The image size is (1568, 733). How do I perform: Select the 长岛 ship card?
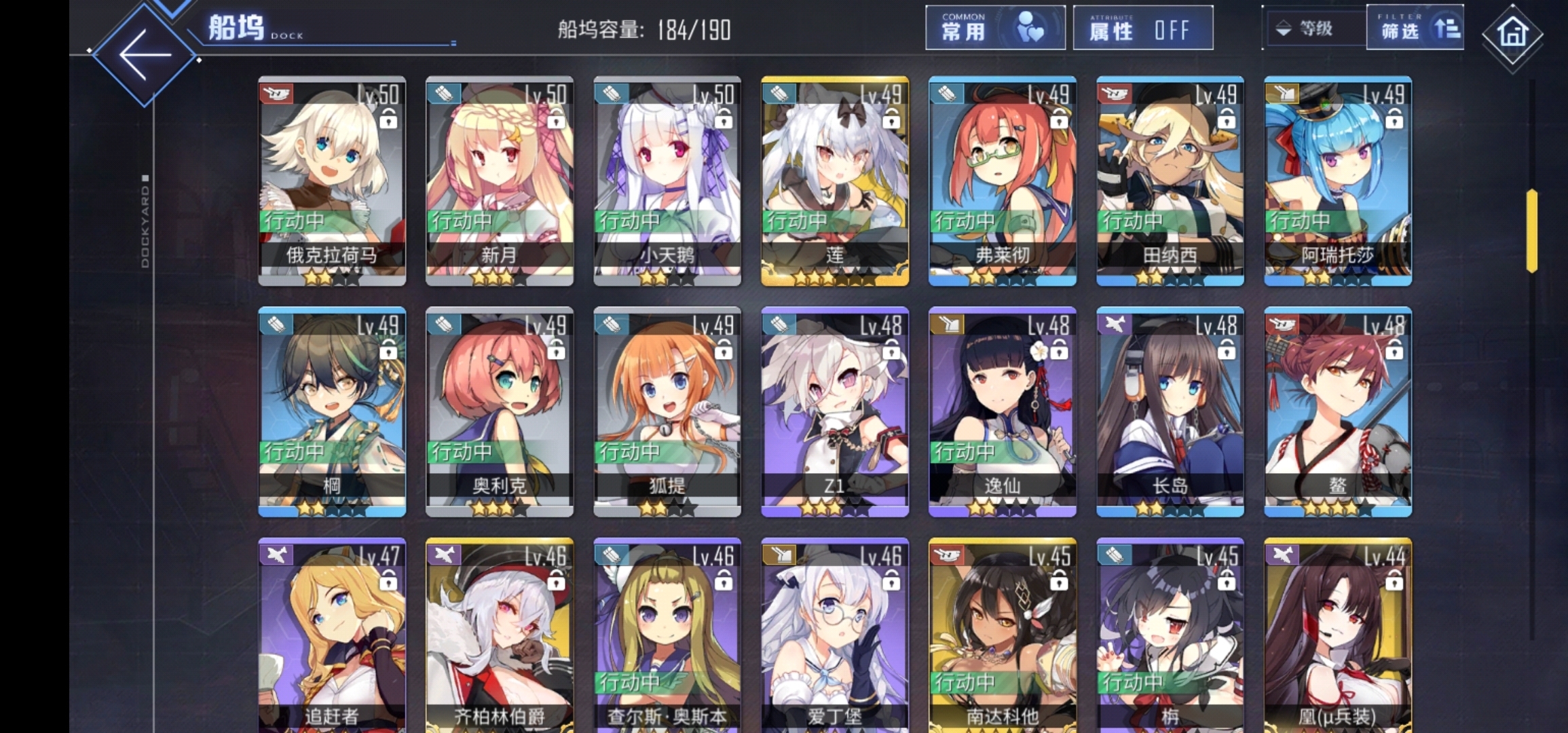1170,411
